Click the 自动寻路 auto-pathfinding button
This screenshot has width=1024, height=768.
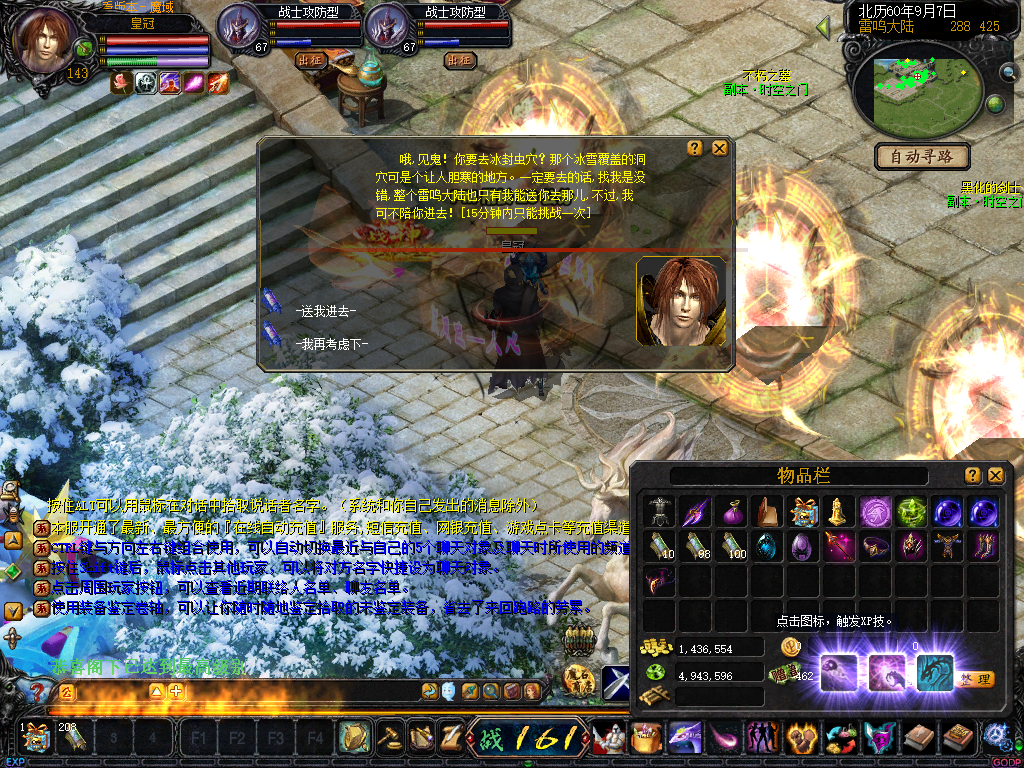pos(923,156)
